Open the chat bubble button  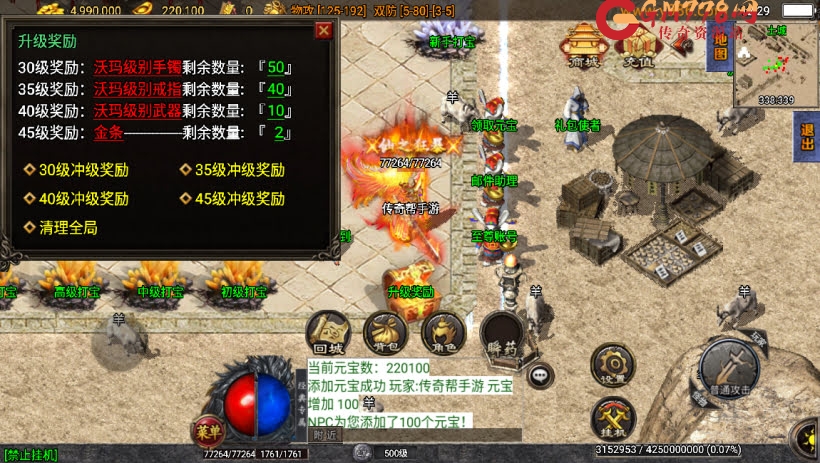click(542, 375)
